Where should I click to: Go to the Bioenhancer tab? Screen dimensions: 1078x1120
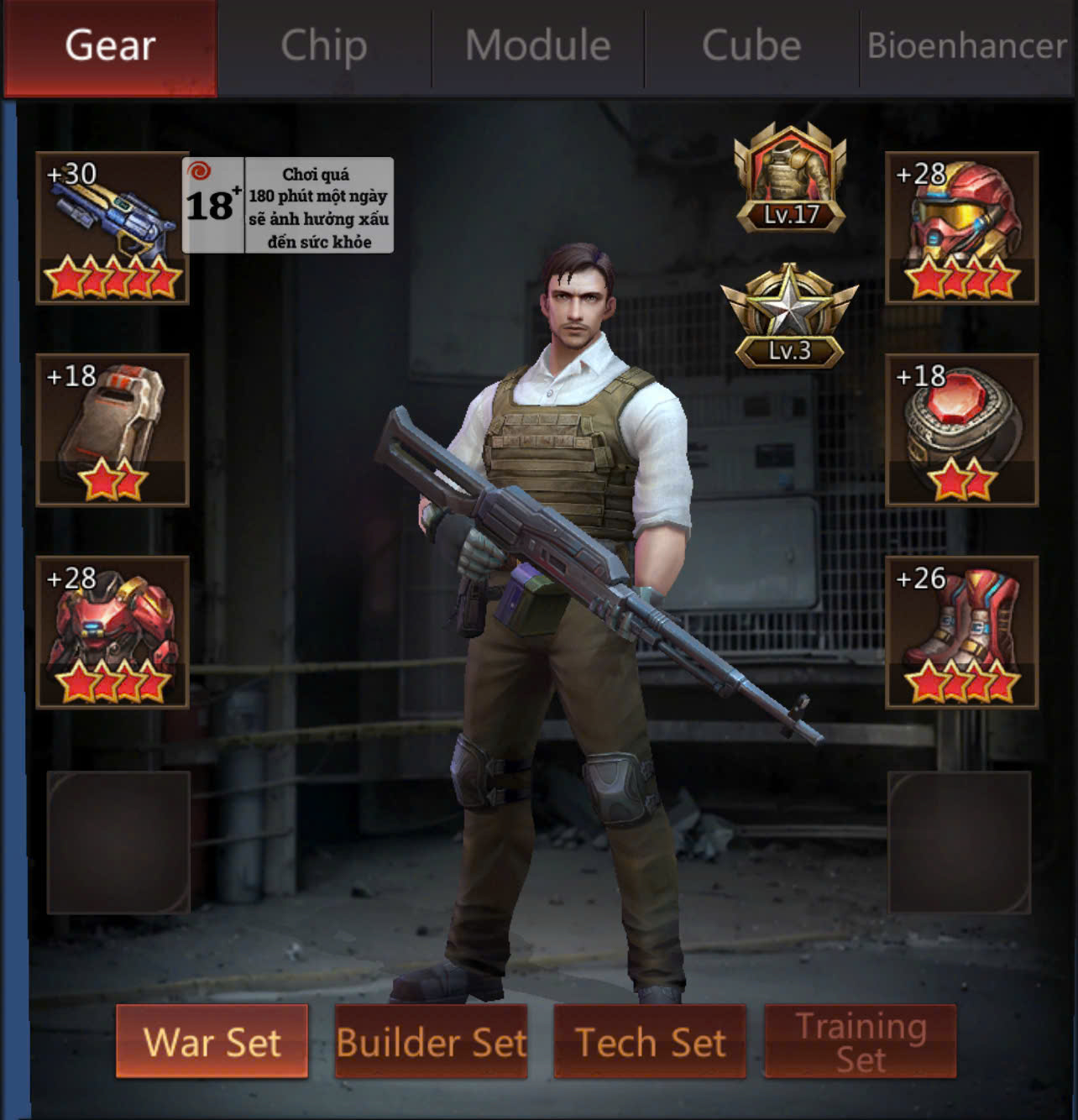967,46
